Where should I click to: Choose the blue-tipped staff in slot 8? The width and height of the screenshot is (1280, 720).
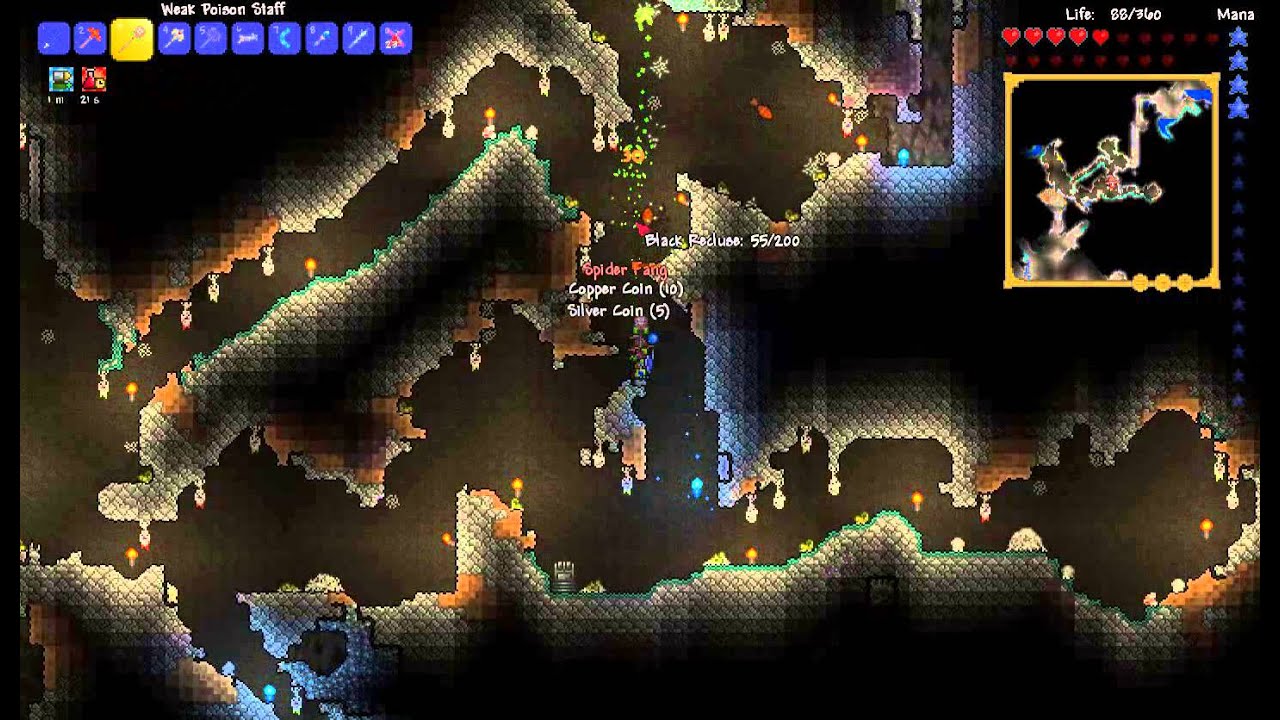click(x=322, y=39)
